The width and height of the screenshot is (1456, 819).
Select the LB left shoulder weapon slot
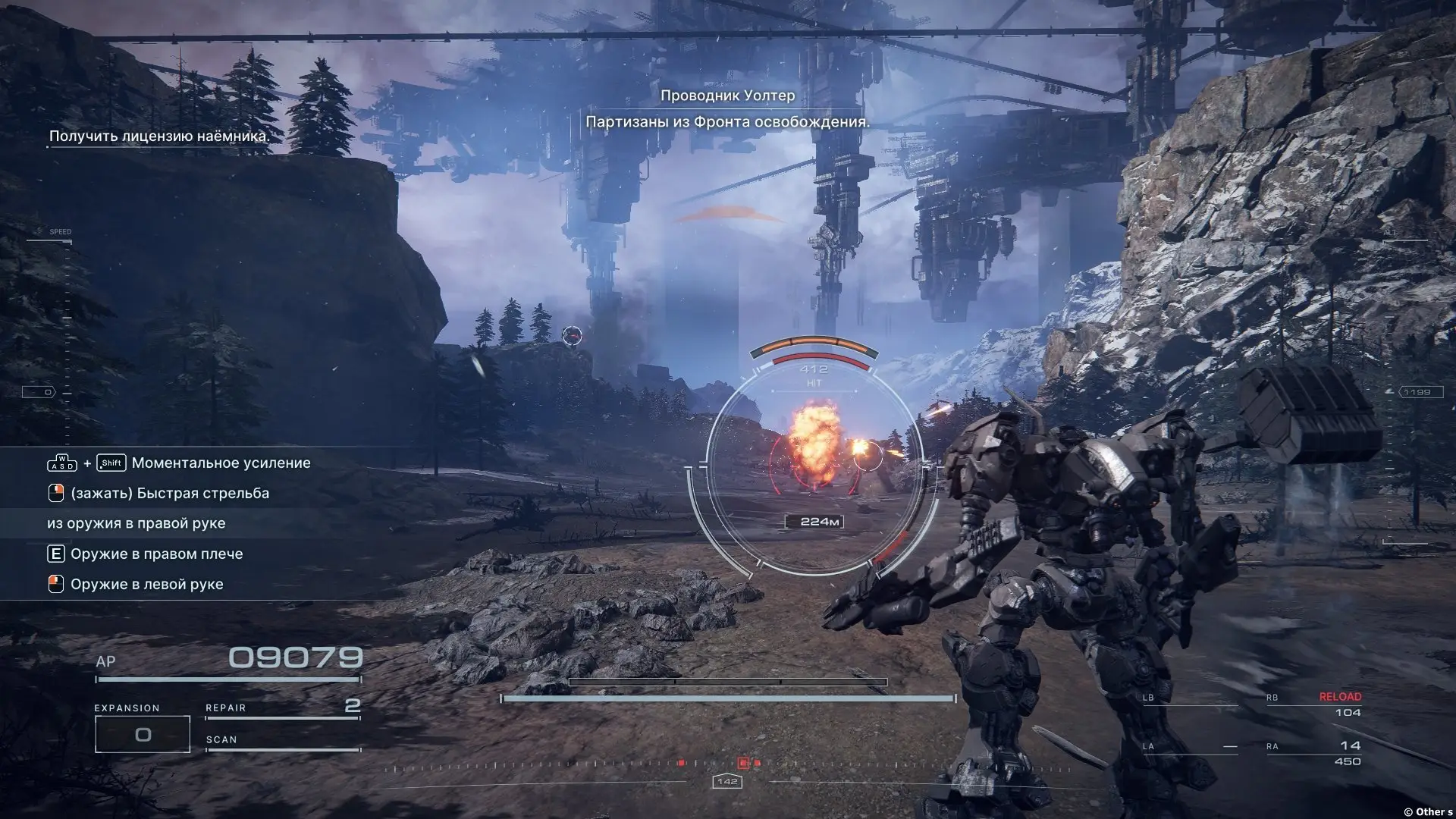point(1189,699)
